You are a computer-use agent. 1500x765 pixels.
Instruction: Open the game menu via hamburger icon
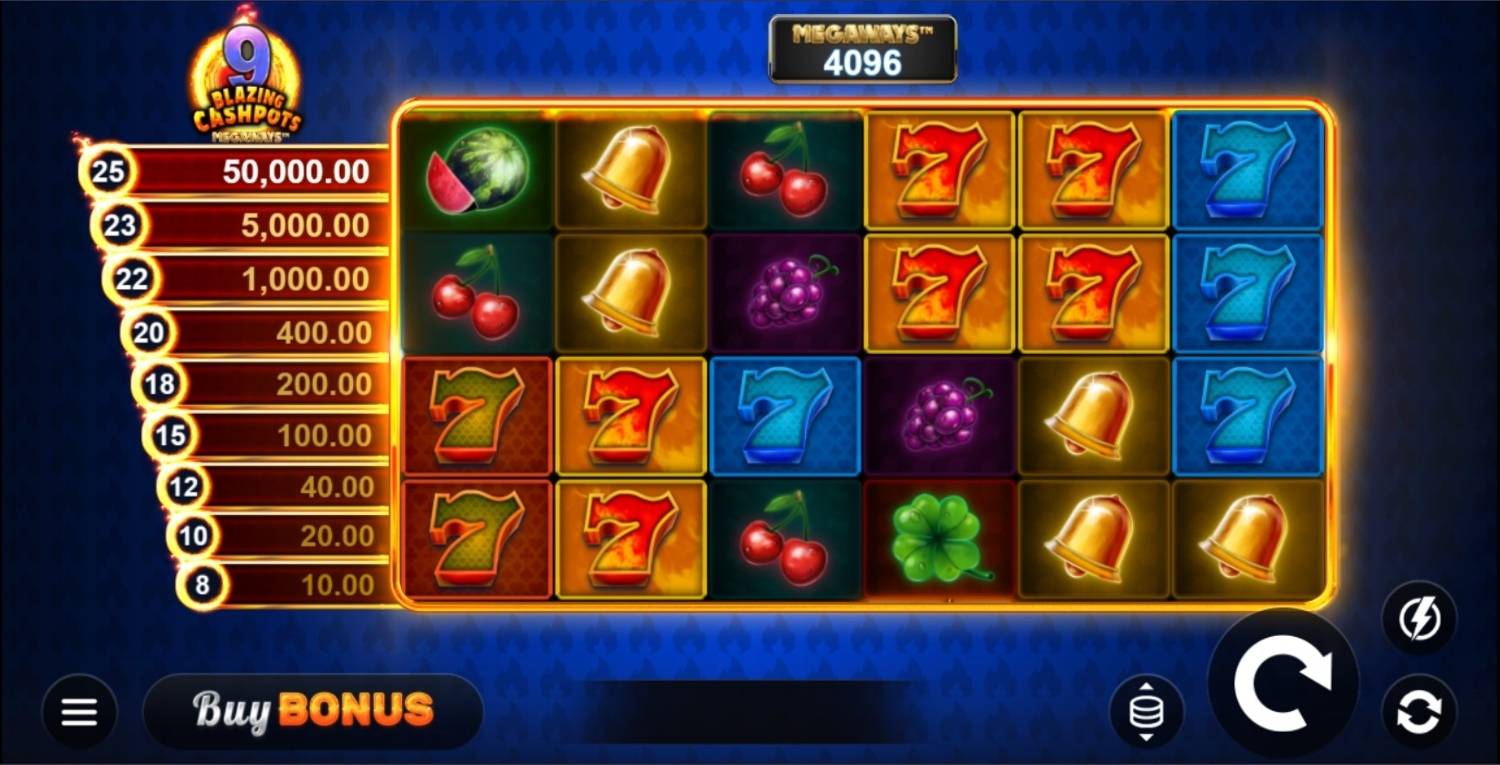(x=78, y=711)
